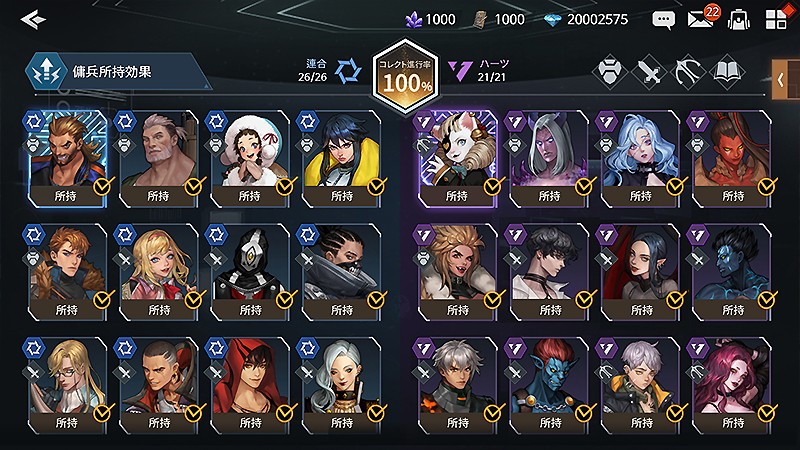Filter mercenaries by the bow class icon
Viewport: 800px width, 450px height.
[689, 72]
